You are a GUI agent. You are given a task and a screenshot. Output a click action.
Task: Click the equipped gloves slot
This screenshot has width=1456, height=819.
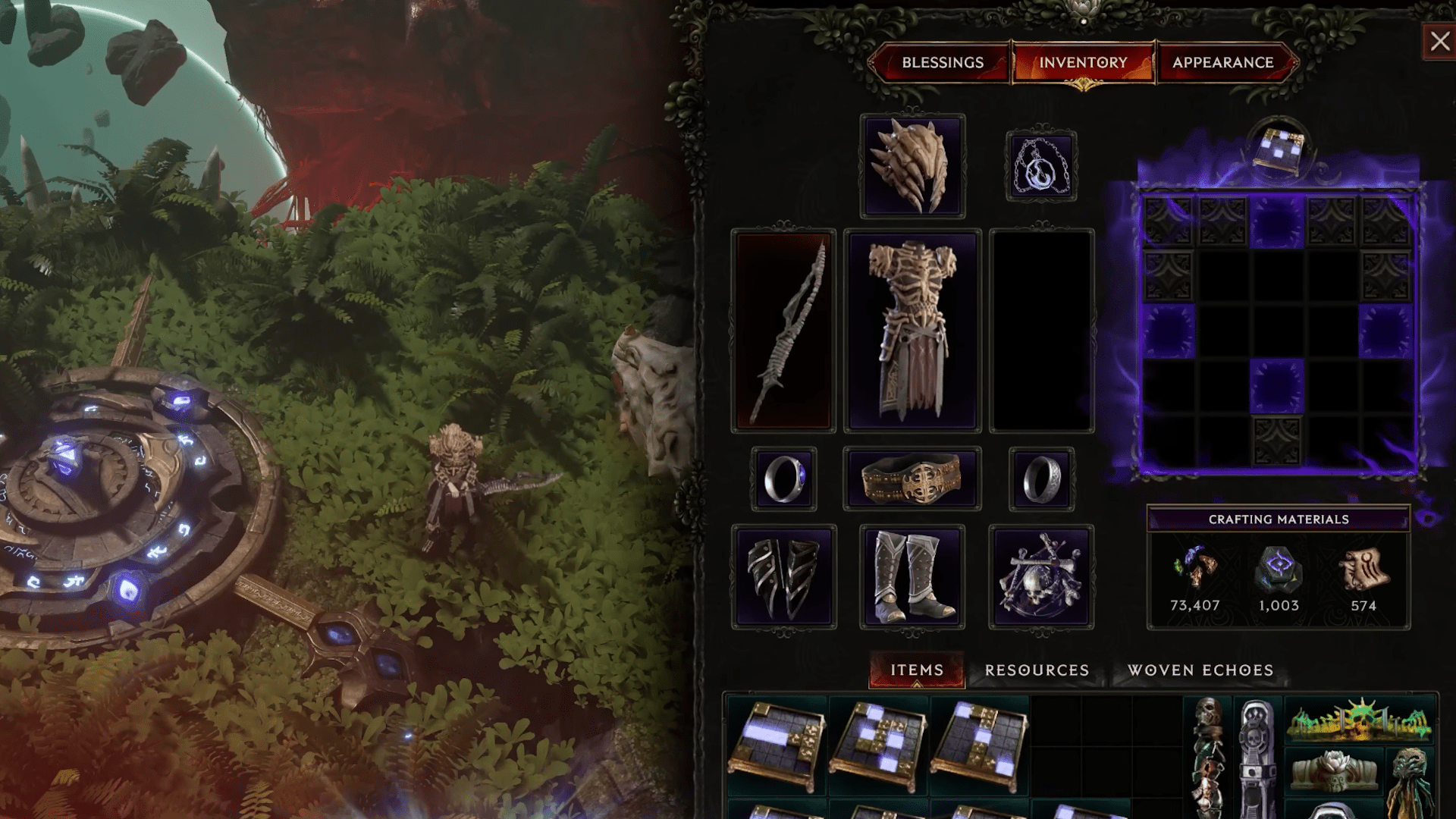click(x=783, y=576)
